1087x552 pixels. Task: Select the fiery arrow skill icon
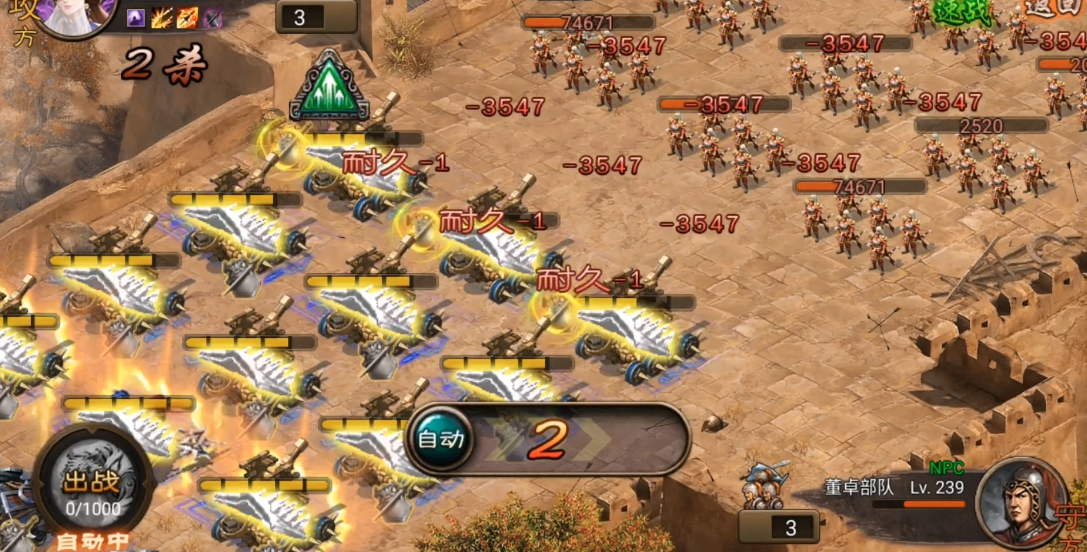[x=187, y=18]
